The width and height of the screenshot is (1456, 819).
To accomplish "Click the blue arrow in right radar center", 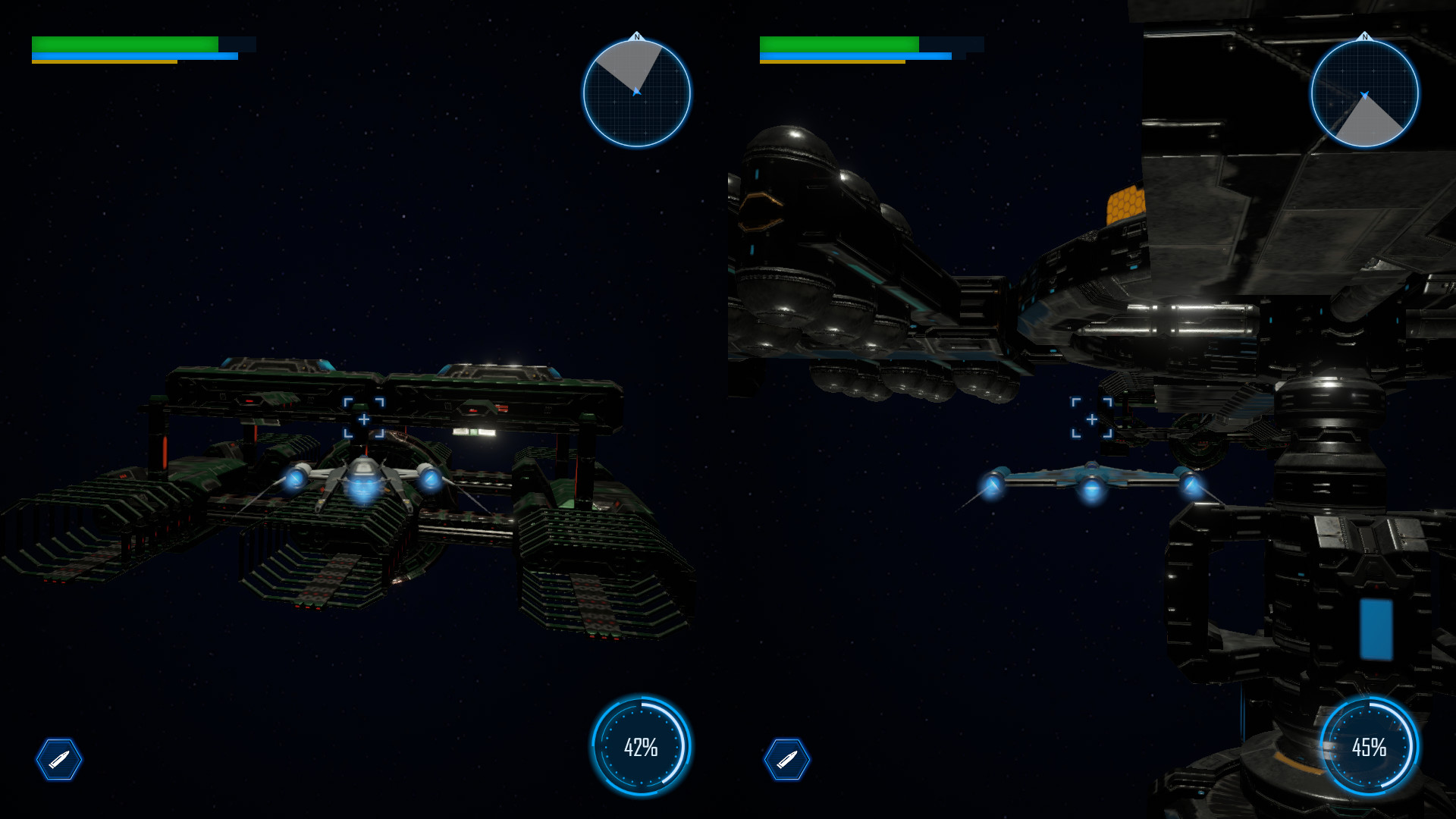I will pos(1365,93).
